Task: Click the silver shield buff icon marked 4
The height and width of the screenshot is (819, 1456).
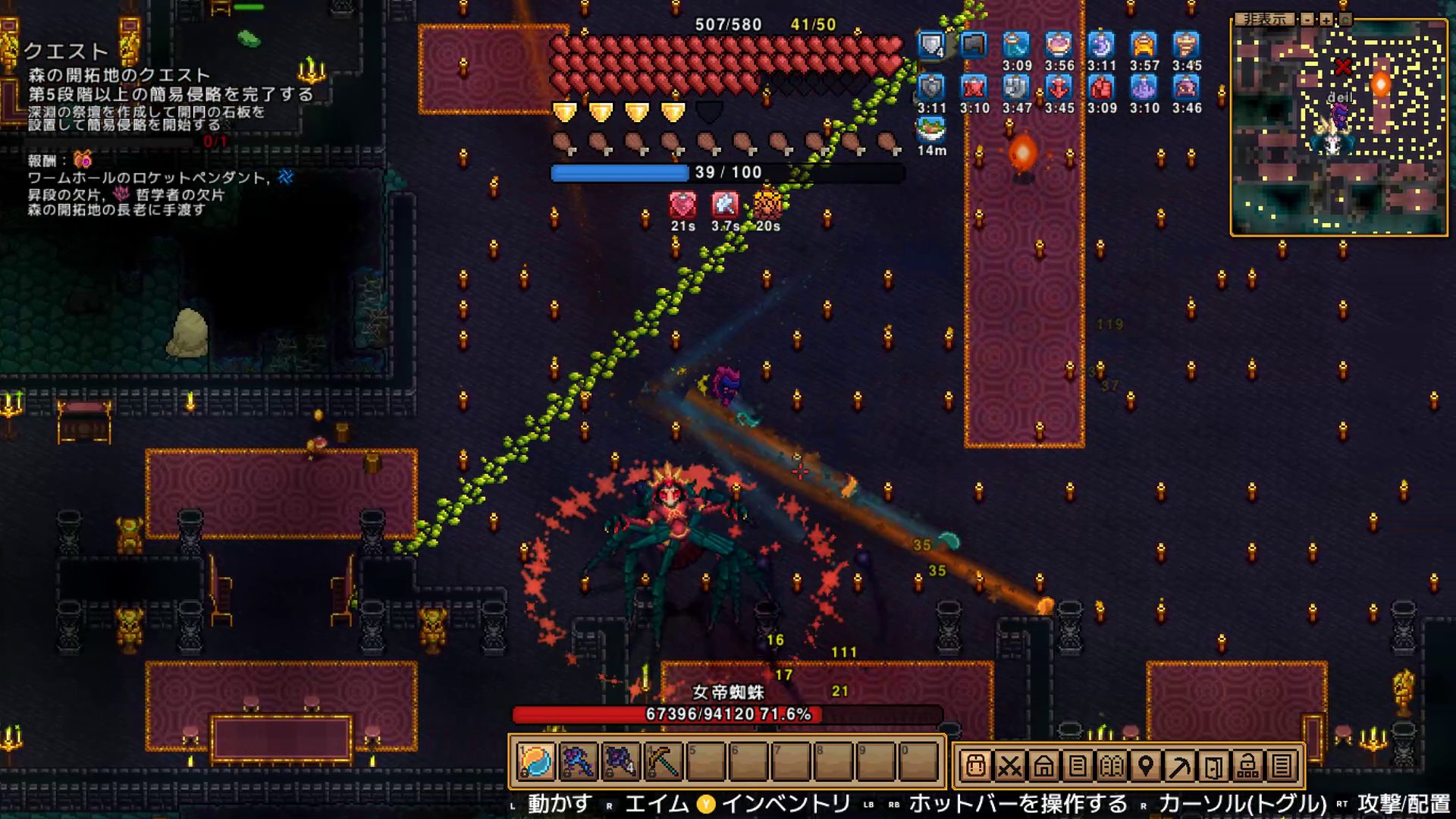Action: 931,45
